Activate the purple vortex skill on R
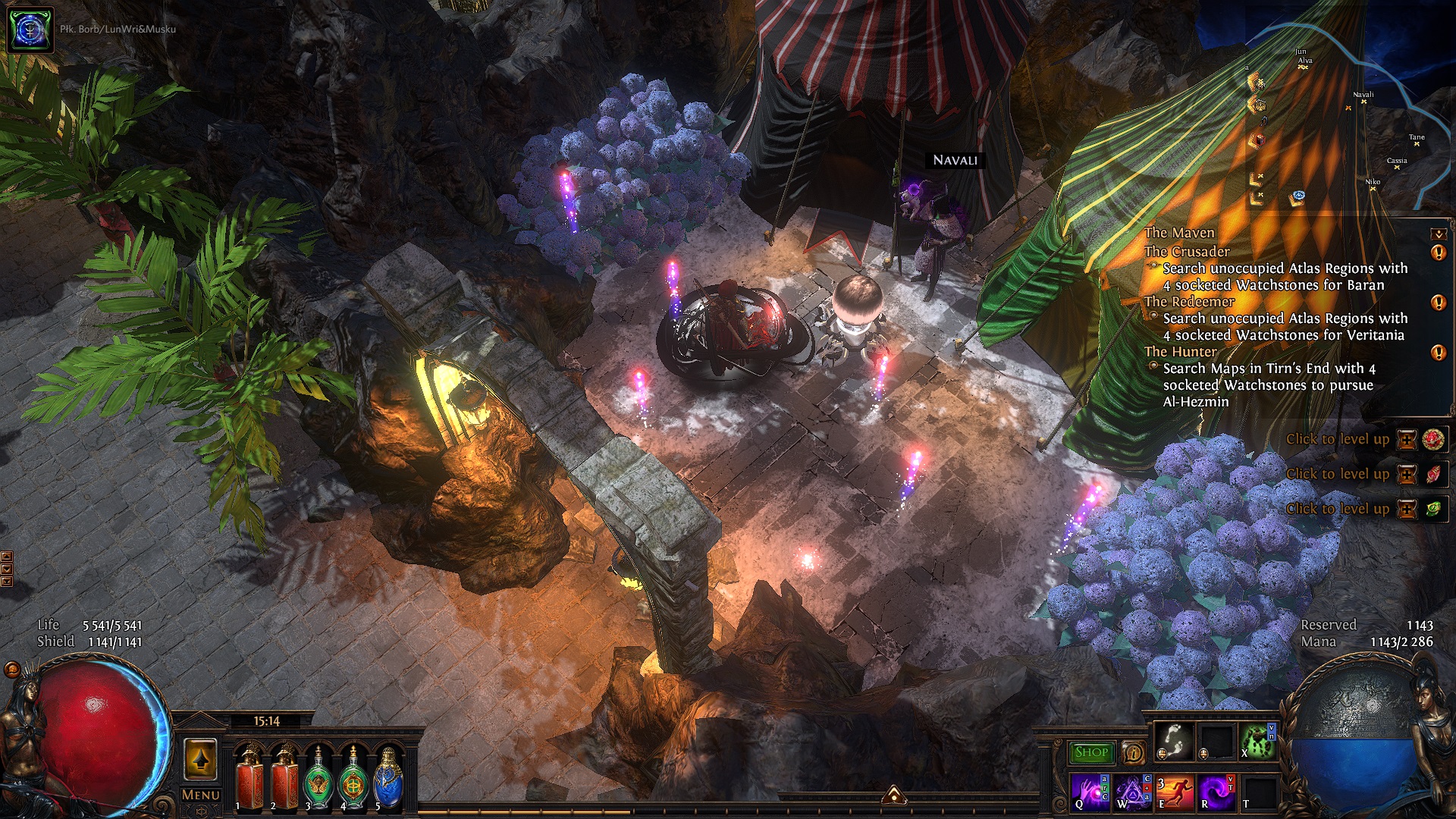The width and height of the screenshot is (1456, 819). (1215, 792)
